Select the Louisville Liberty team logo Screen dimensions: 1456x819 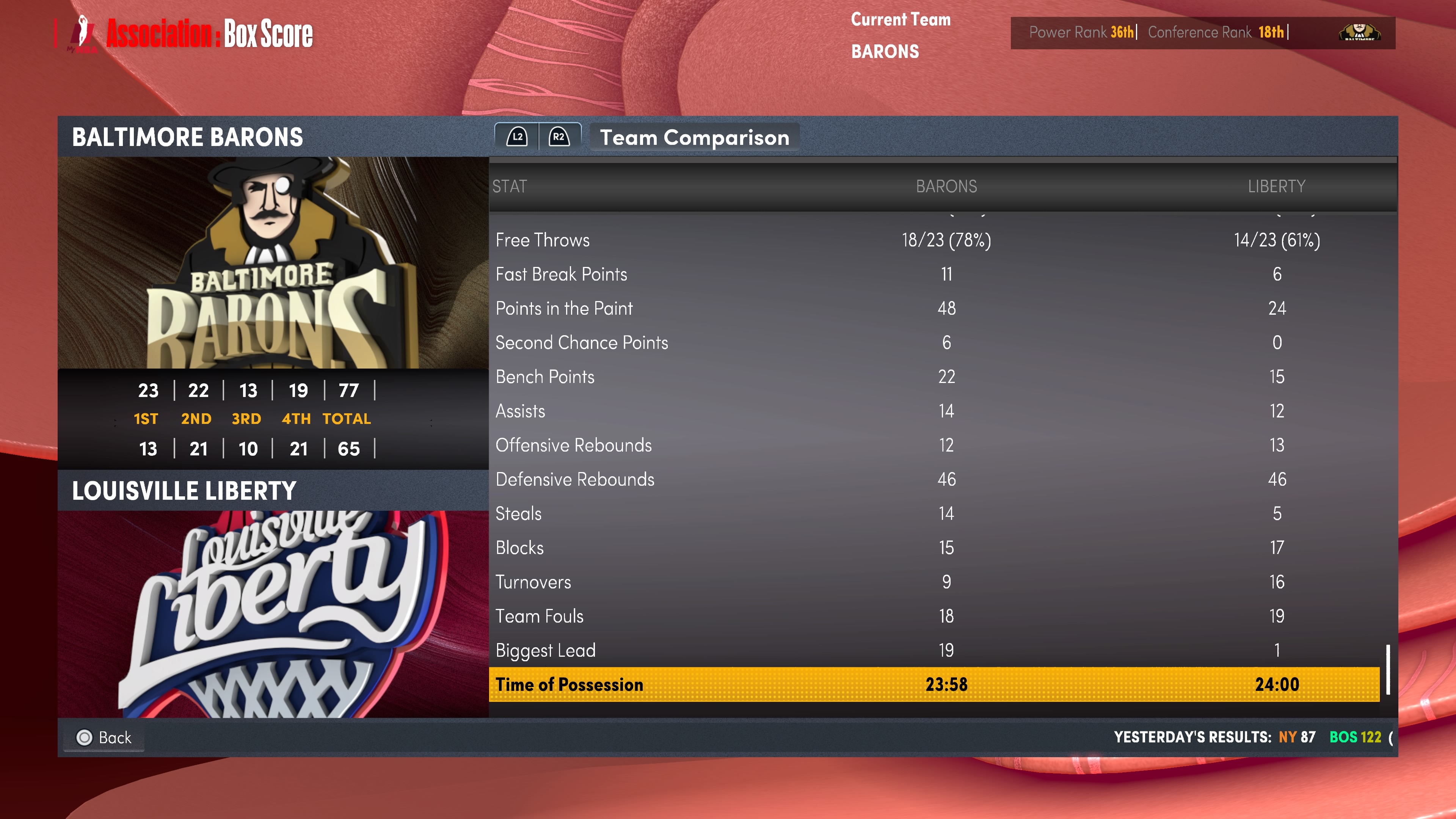click(273, 614)
